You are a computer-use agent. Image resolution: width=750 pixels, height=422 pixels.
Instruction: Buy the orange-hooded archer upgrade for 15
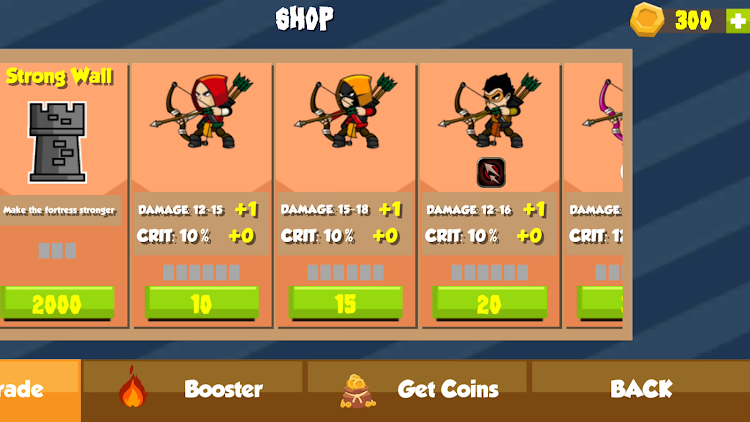345,303
